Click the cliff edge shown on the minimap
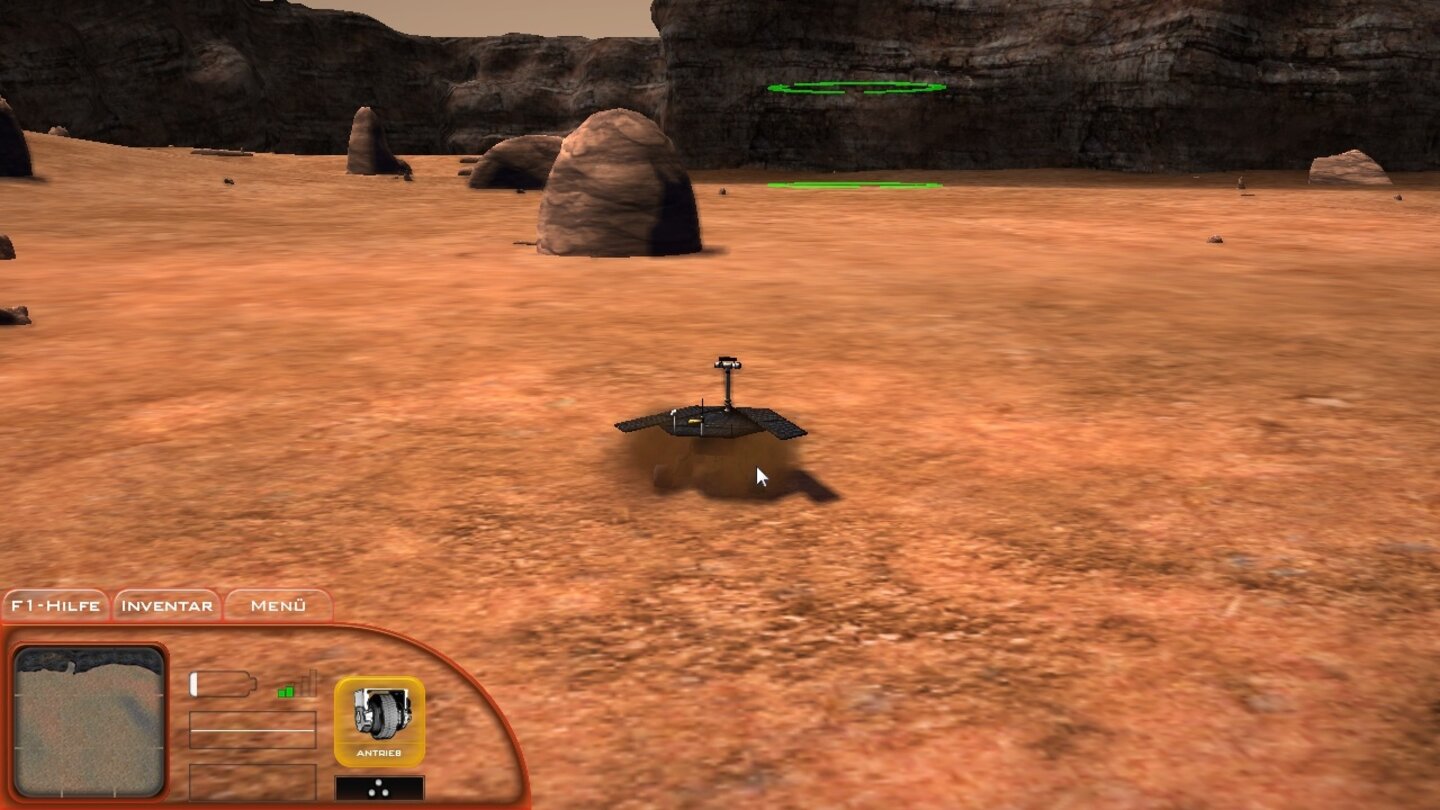The height and width of the screenshot is (810, 1440). [88, 660]
